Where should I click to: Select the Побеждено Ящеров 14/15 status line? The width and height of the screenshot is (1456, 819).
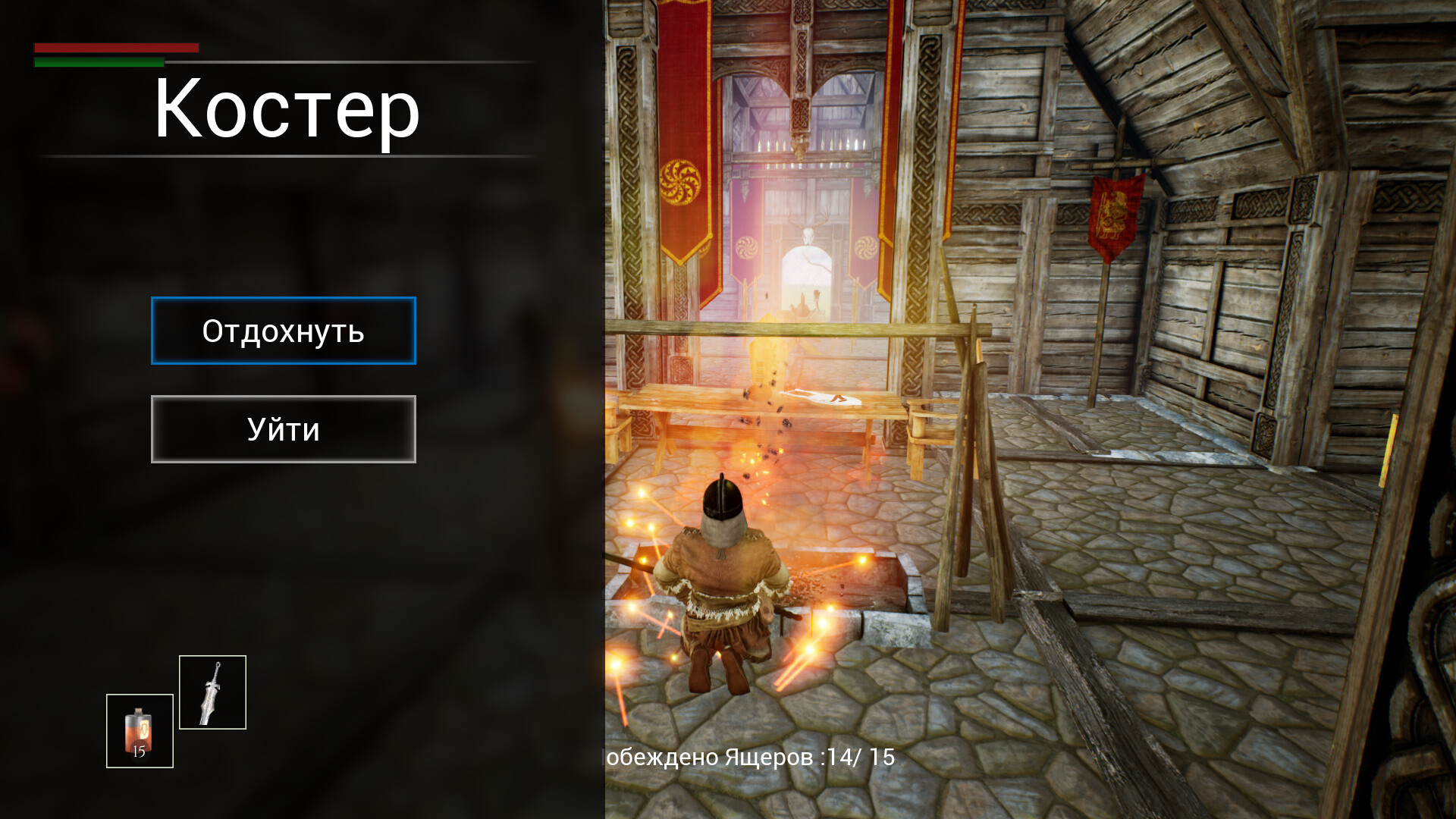[x=747, y=756]
